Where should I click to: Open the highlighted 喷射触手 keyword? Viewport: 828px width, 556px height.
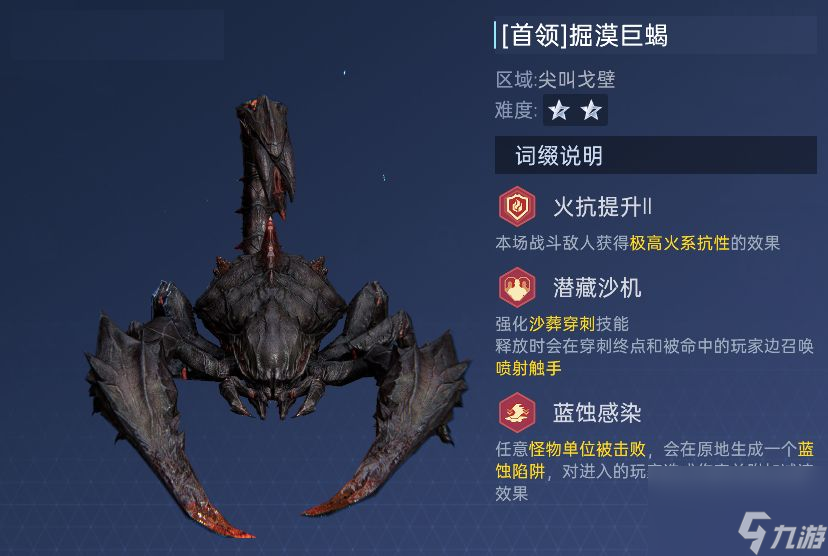(x=528, y=367)
